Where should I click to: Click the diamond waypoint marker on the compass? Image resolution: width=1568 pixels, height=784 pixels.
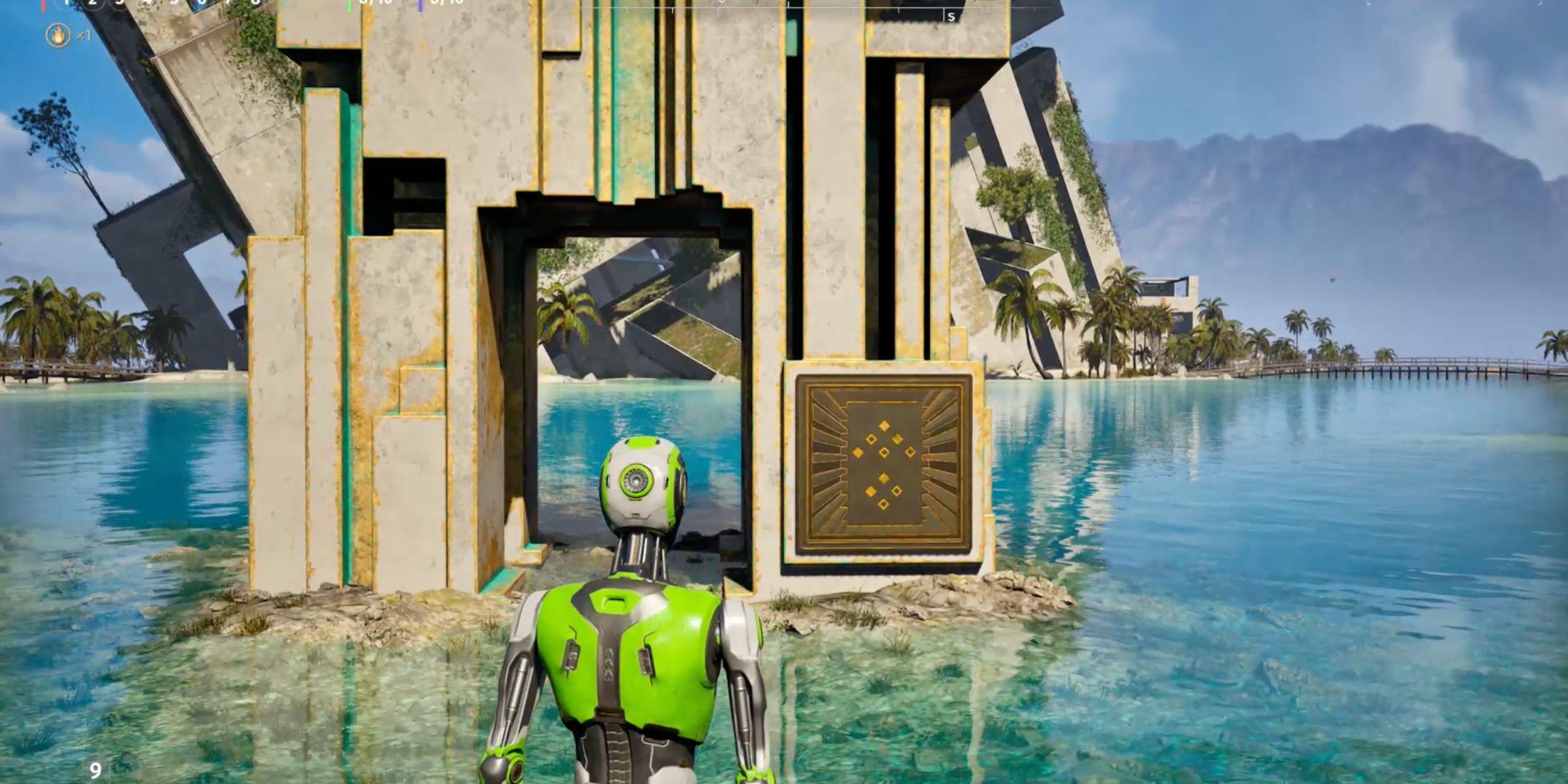coord(722,4)
